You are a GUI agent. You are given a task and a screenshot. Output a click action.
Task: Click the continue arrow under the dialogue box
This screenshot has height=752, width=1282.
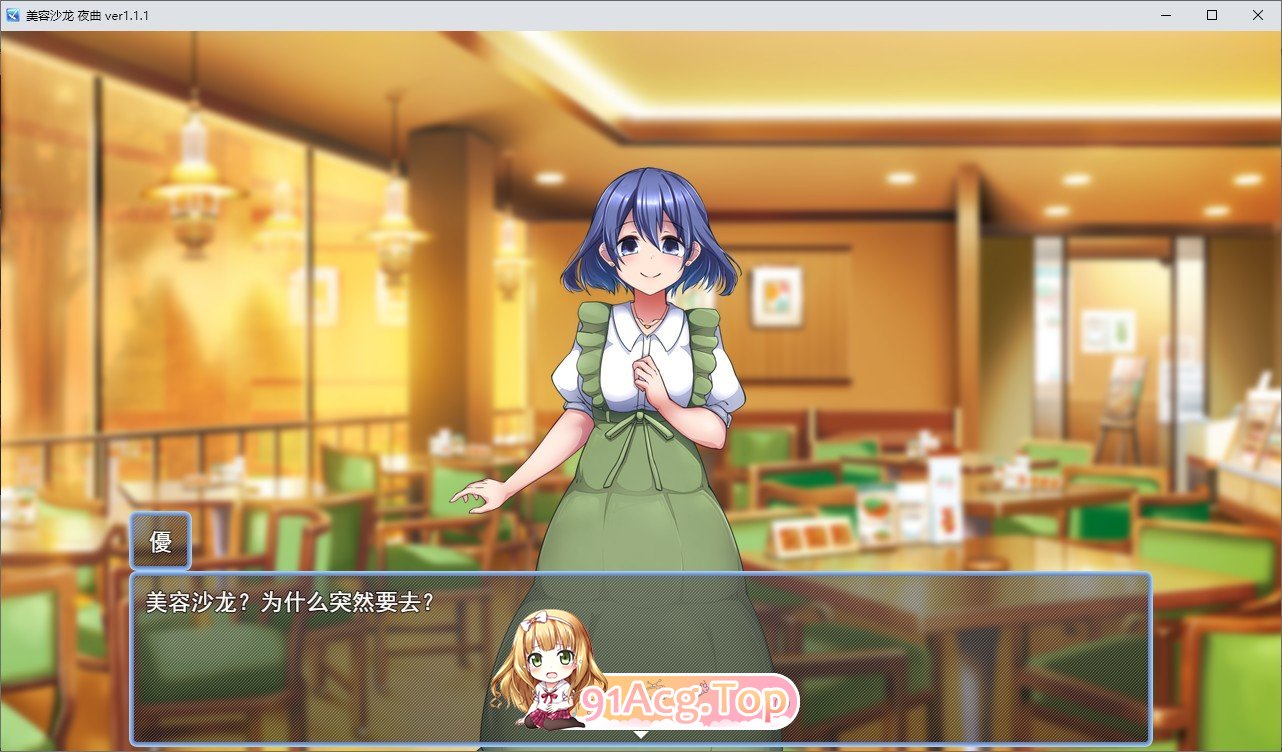[x=640, y=733]
